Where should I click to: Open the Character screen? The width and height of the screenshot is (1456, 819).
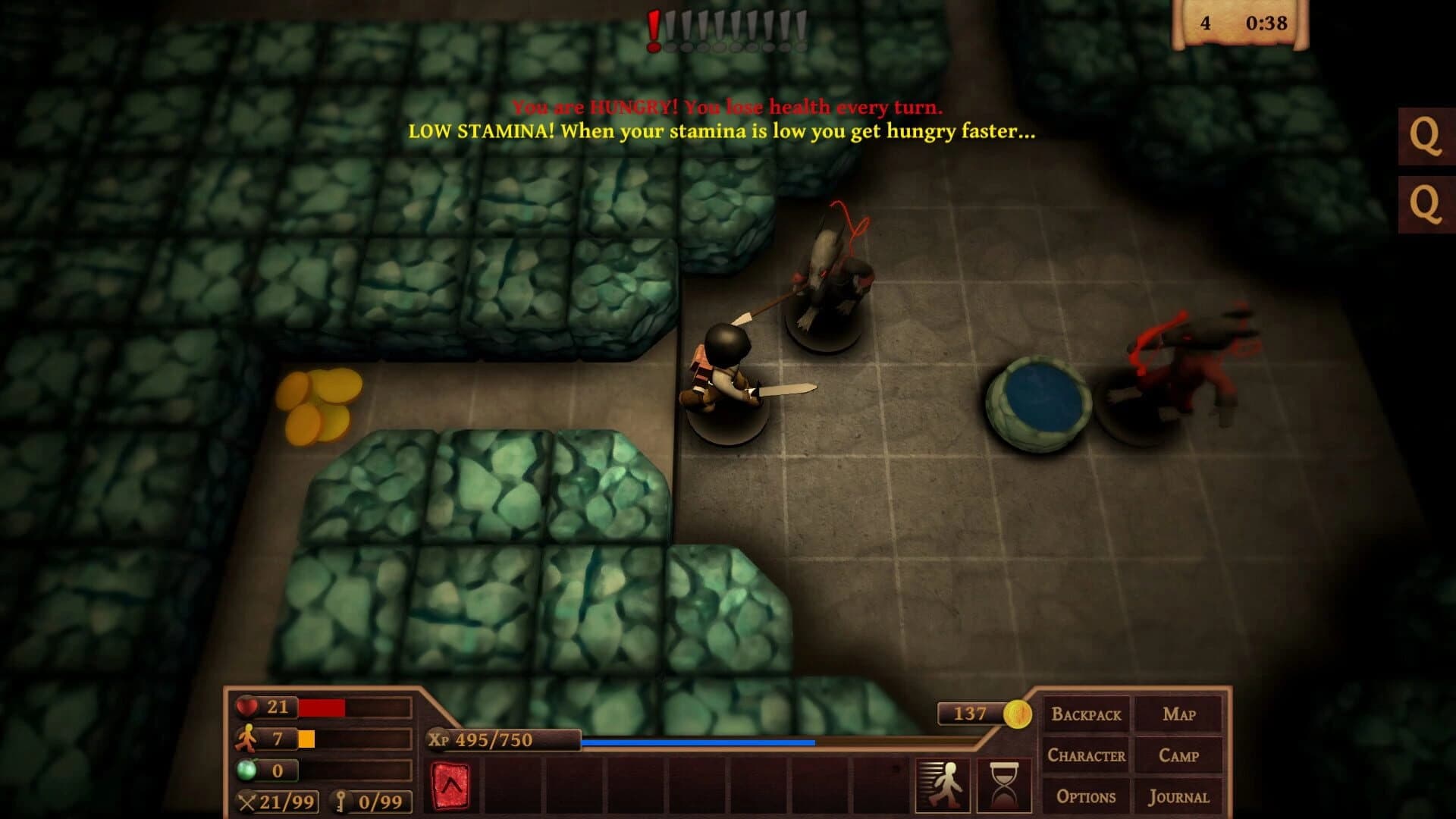1086,755
